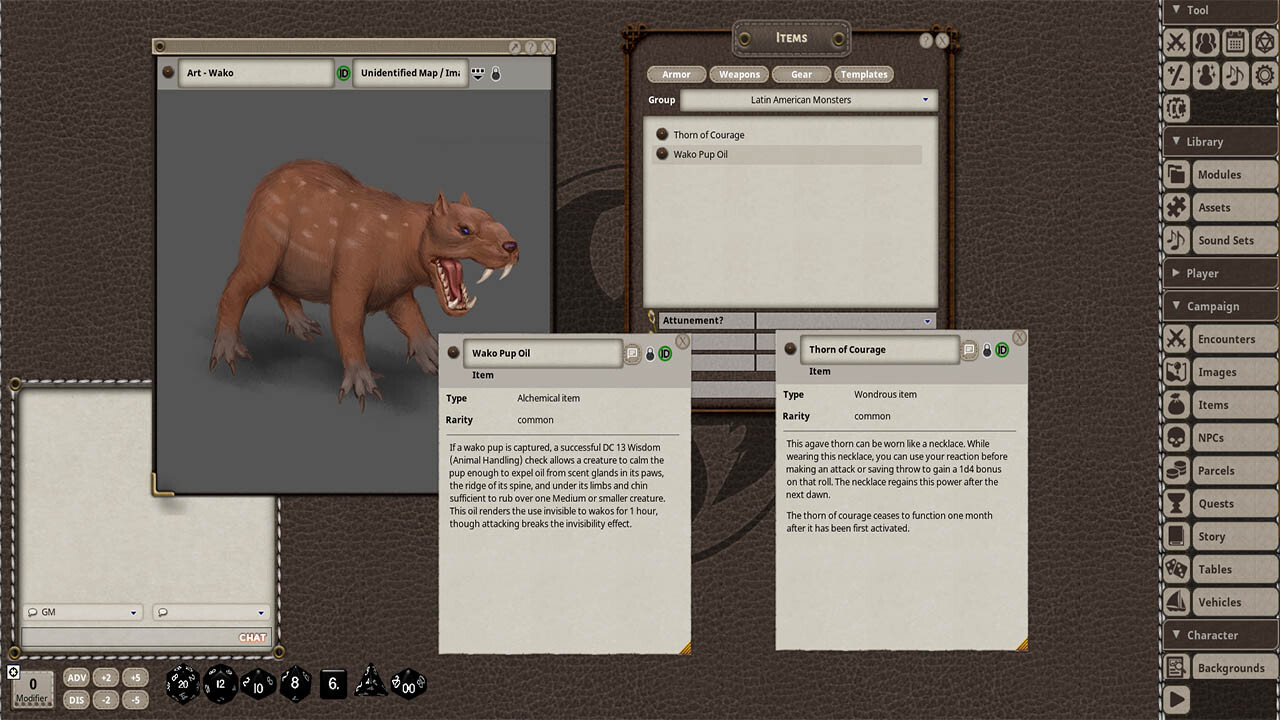Click the chat bubble icon on Wako Pup Oil
Screen dimensions: 1280x720
pyautogui.click(x=633, y=353)
